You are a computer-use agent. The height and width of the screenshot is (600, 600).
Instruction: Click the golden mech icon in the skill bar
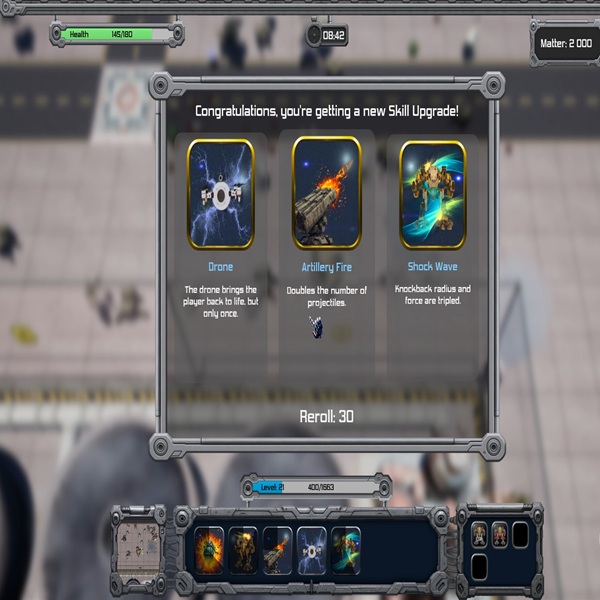click(x=244, y=551)
